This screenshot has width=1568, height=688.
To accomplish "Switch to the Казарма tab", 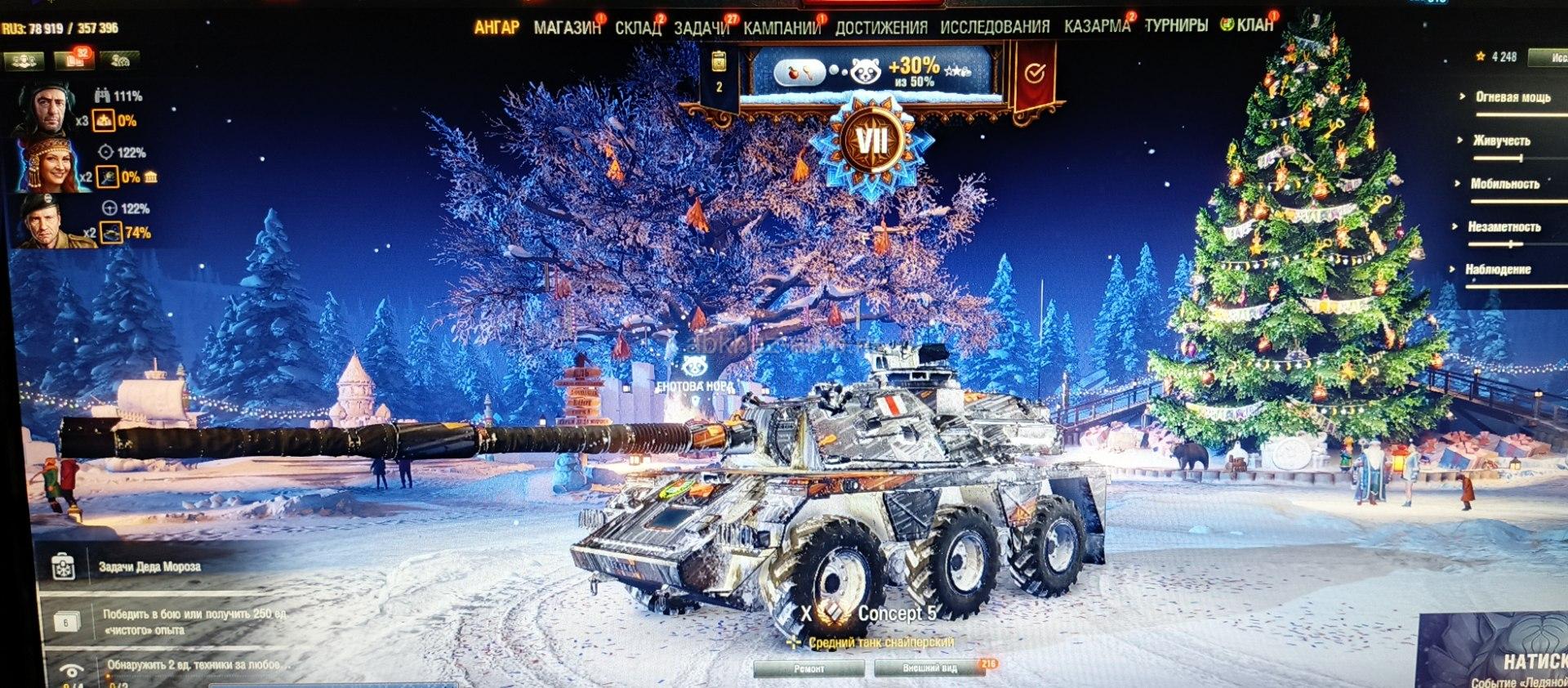I will coord(1097,26).
